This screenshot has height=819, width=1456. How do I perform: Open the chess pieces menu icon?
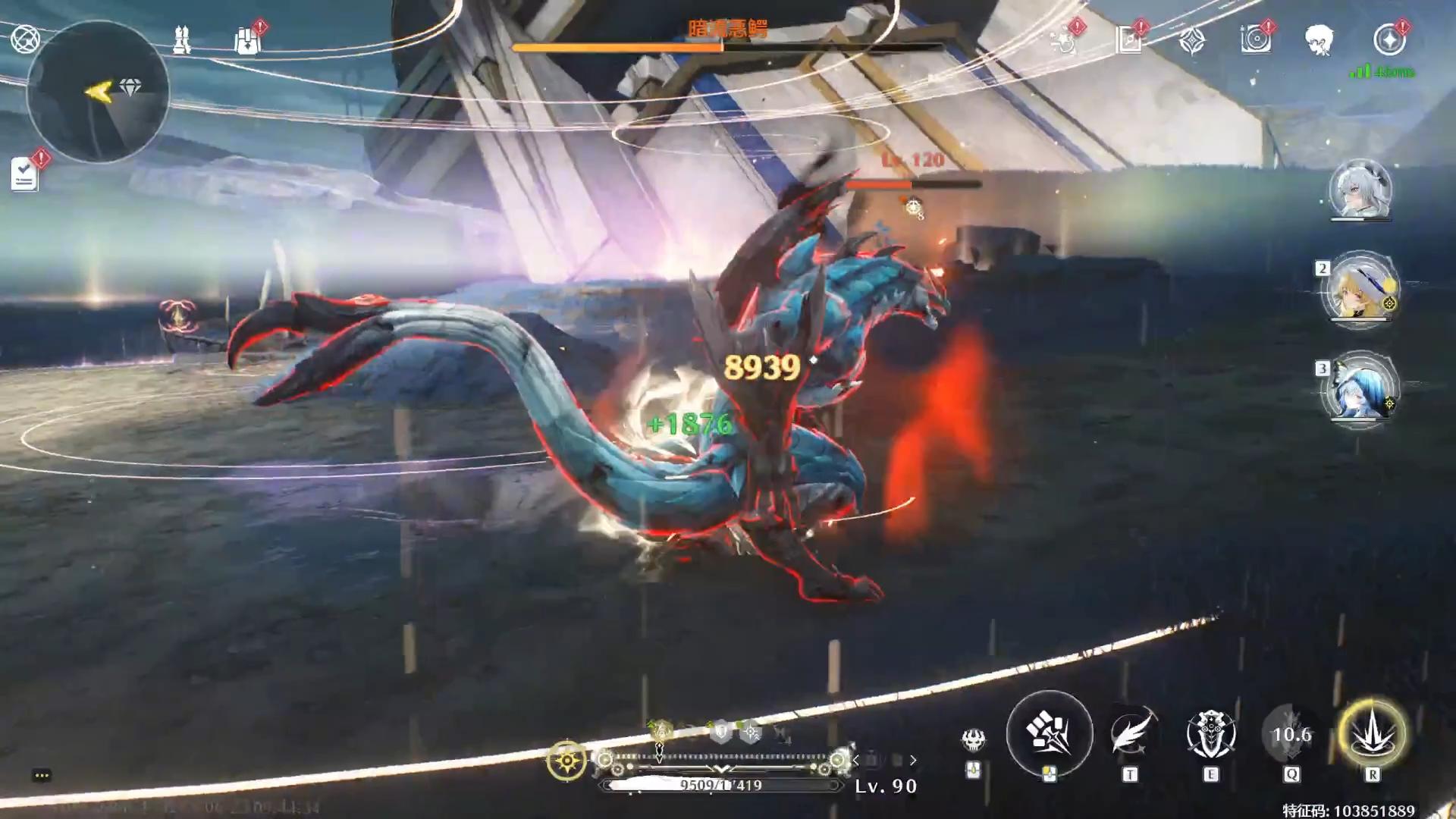[x=182, y=39]
